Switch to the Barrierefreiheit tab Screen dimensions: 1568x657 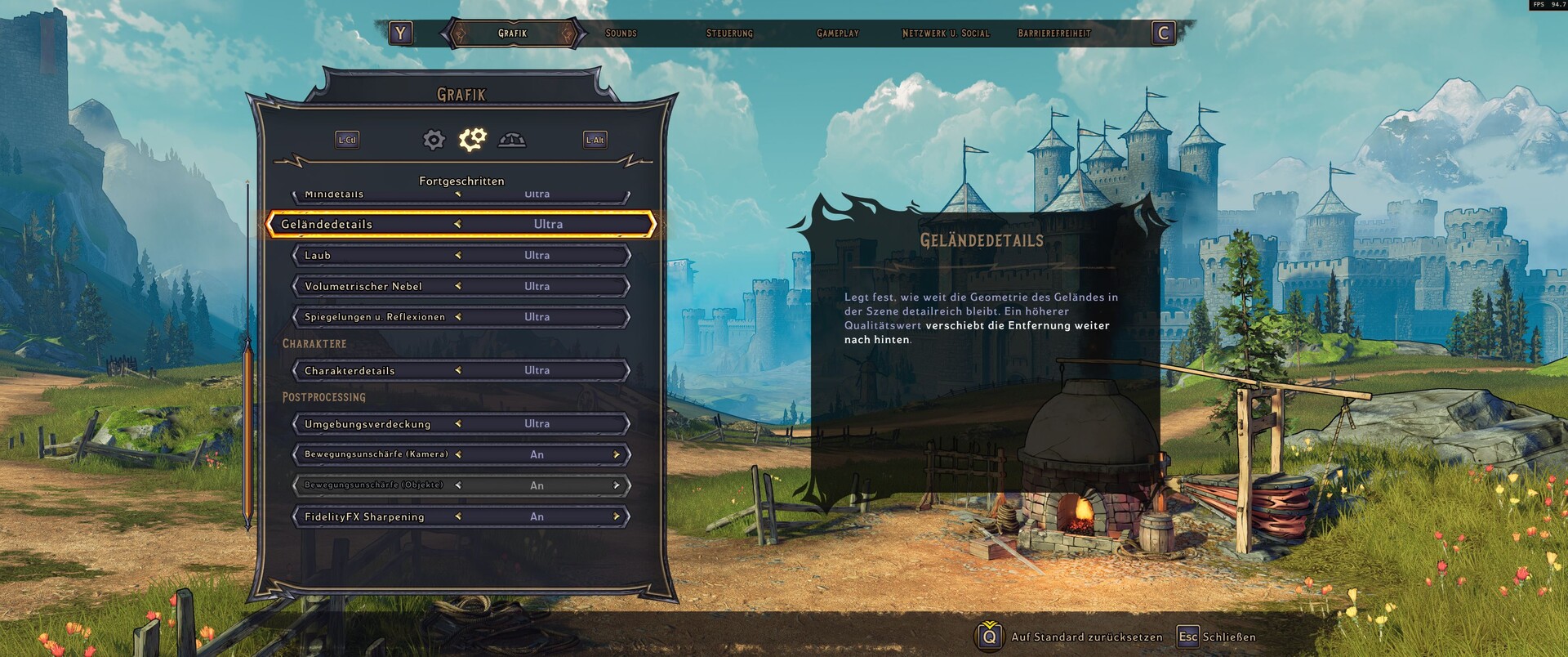click(1053, 34)
